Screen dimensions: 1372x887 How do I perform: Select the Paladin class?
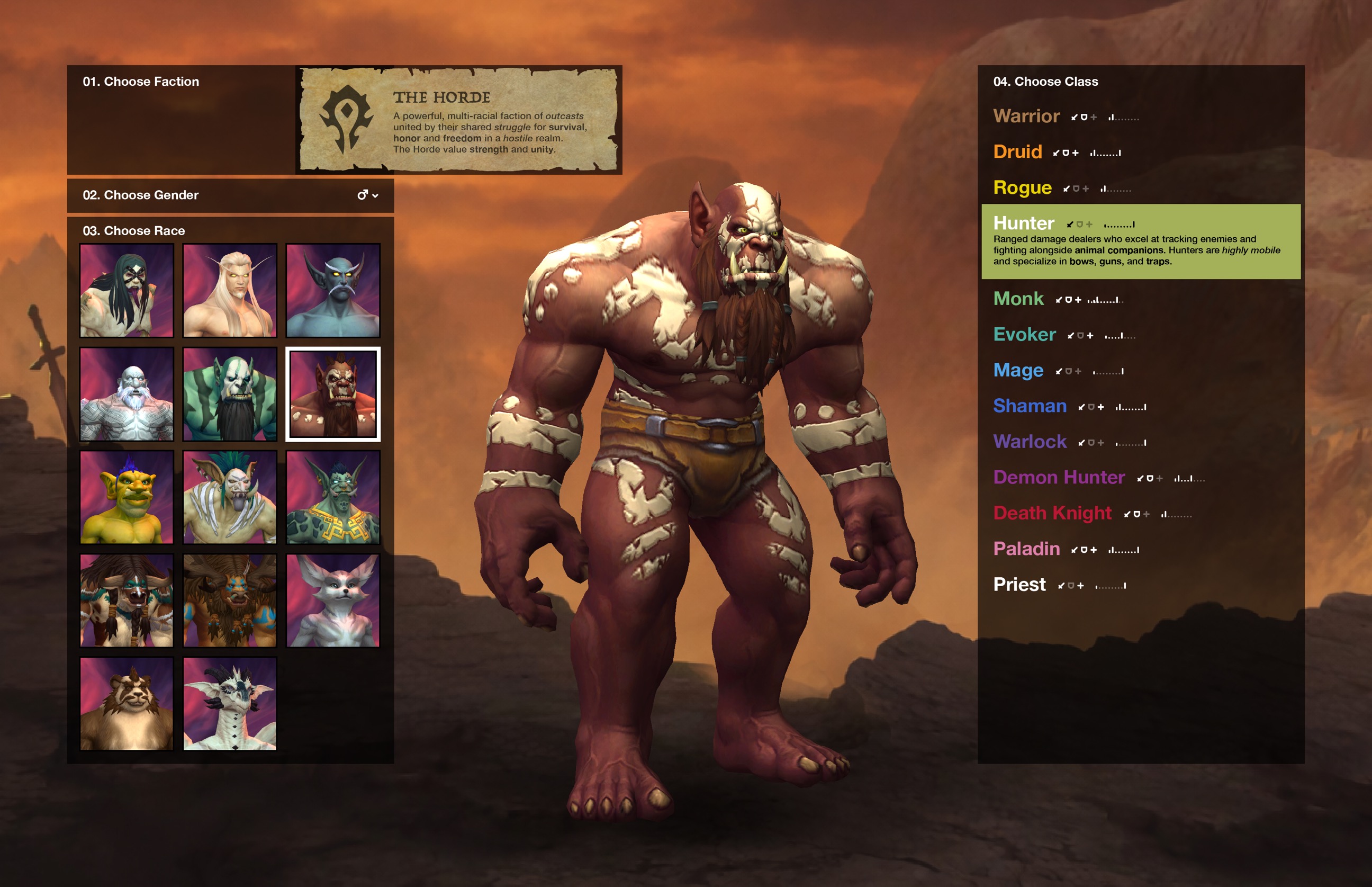pyautogui.click(x=1026, y=549)
